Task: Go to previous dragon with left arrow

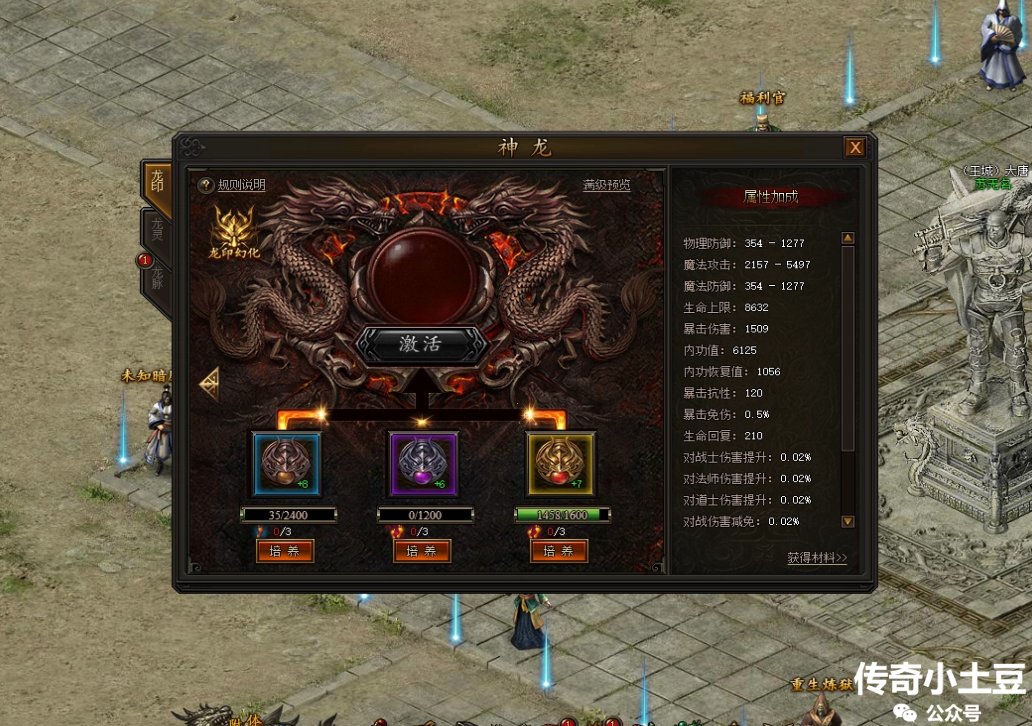Action: [210, 384]
